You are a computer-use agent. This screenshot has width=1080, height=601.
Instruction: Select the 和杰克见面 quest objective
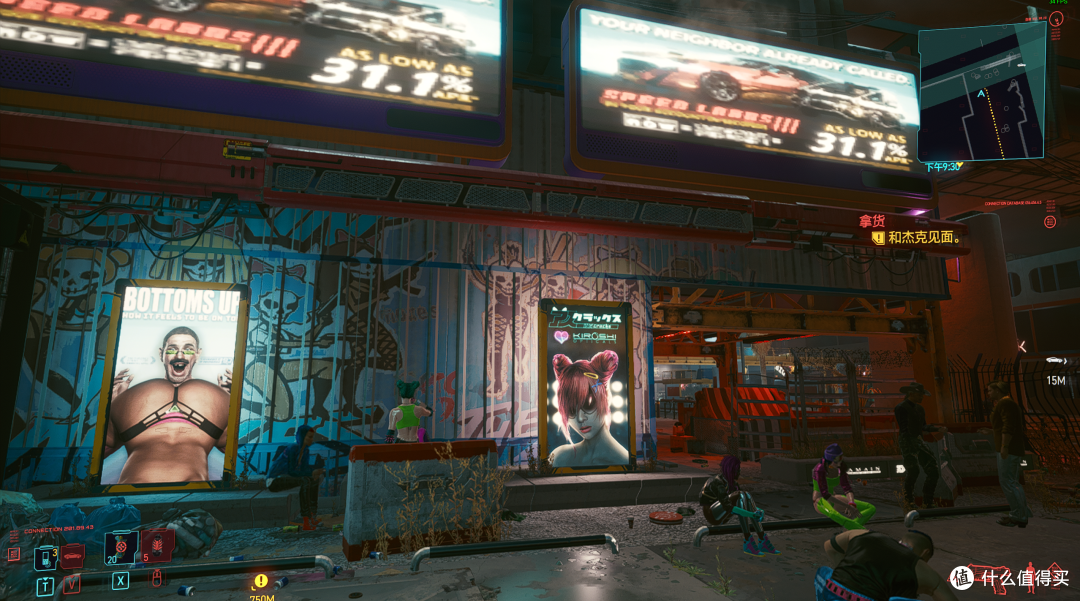tap(924, 238)
